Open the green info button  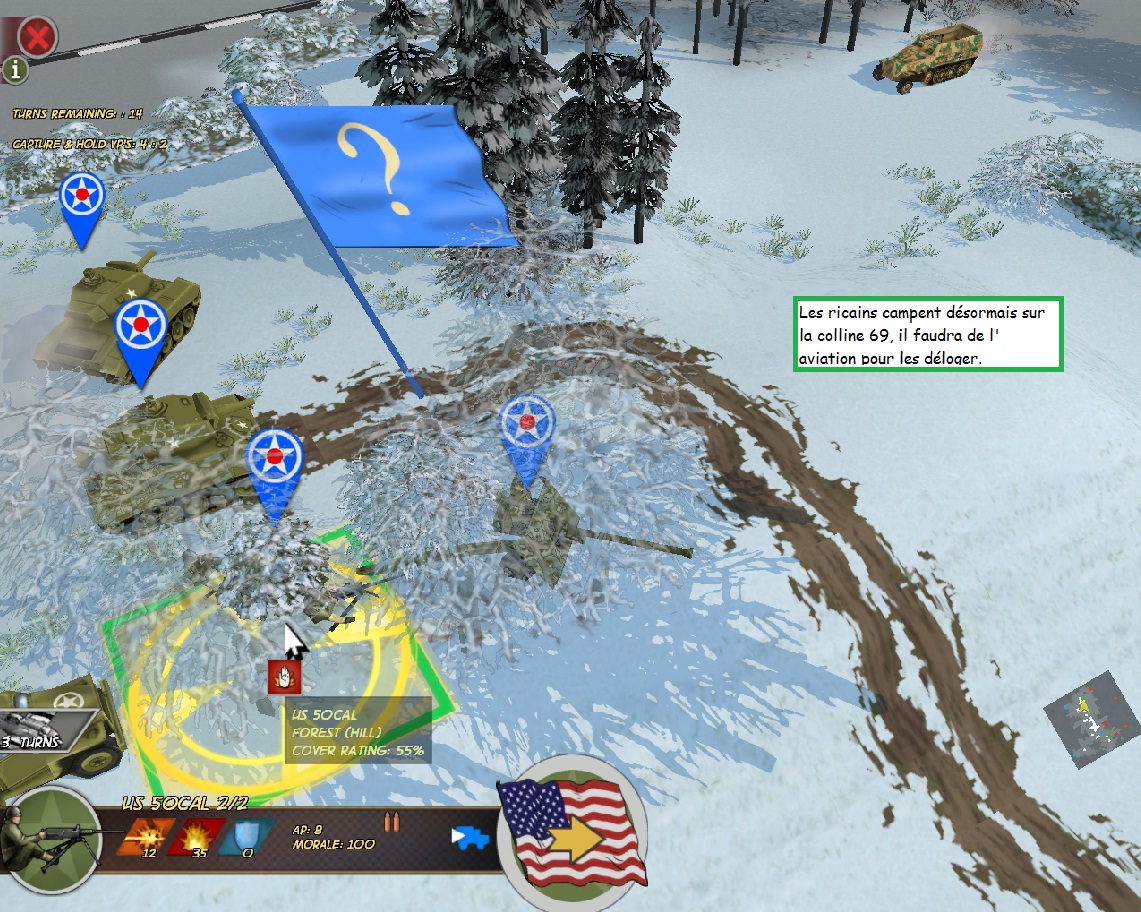[x=16, y=70]
